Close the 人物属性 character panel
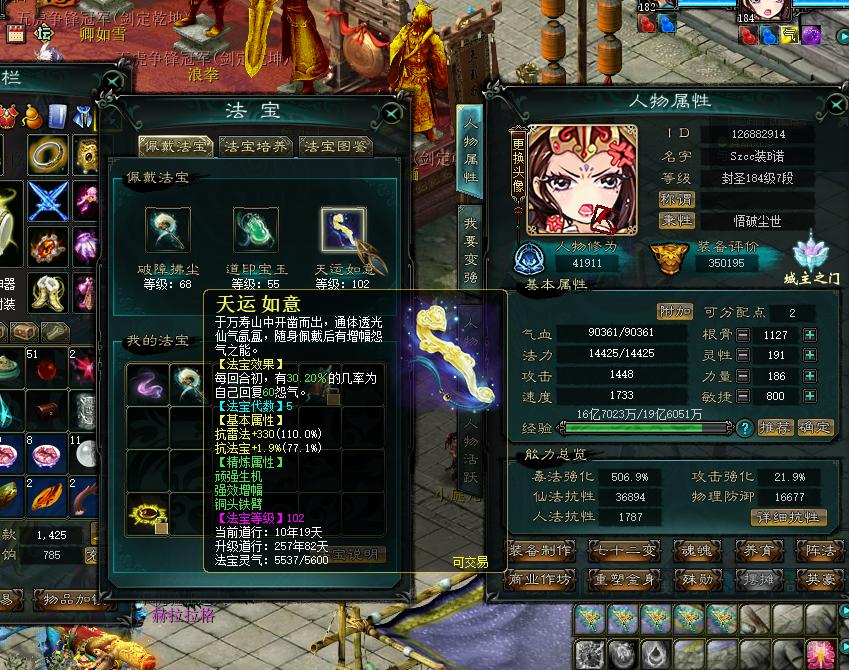The image size is (849, 670). point(835,103)
